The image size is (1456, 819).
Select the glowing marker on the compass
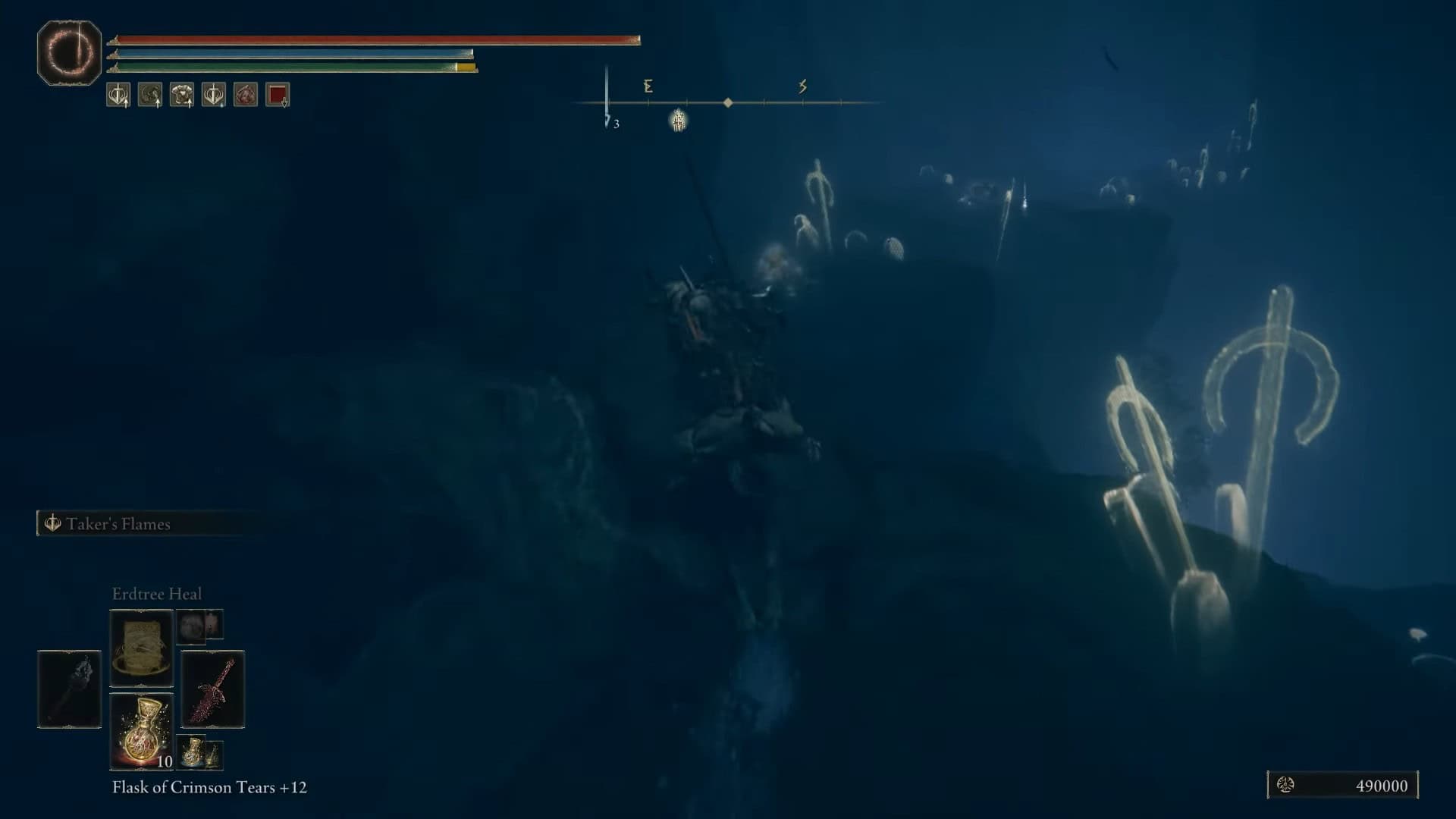tap(678, 120)
